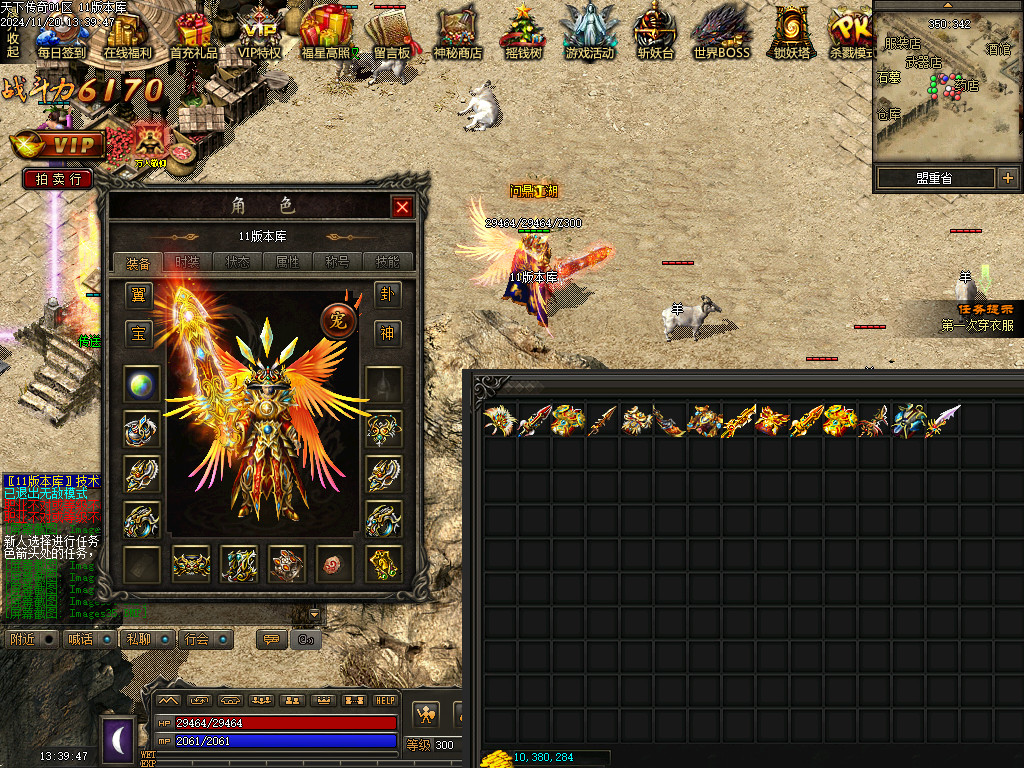This screenshot has height=768, width=1024.
Task: Show the 称号 titles tab
Action: coord(337,262)
